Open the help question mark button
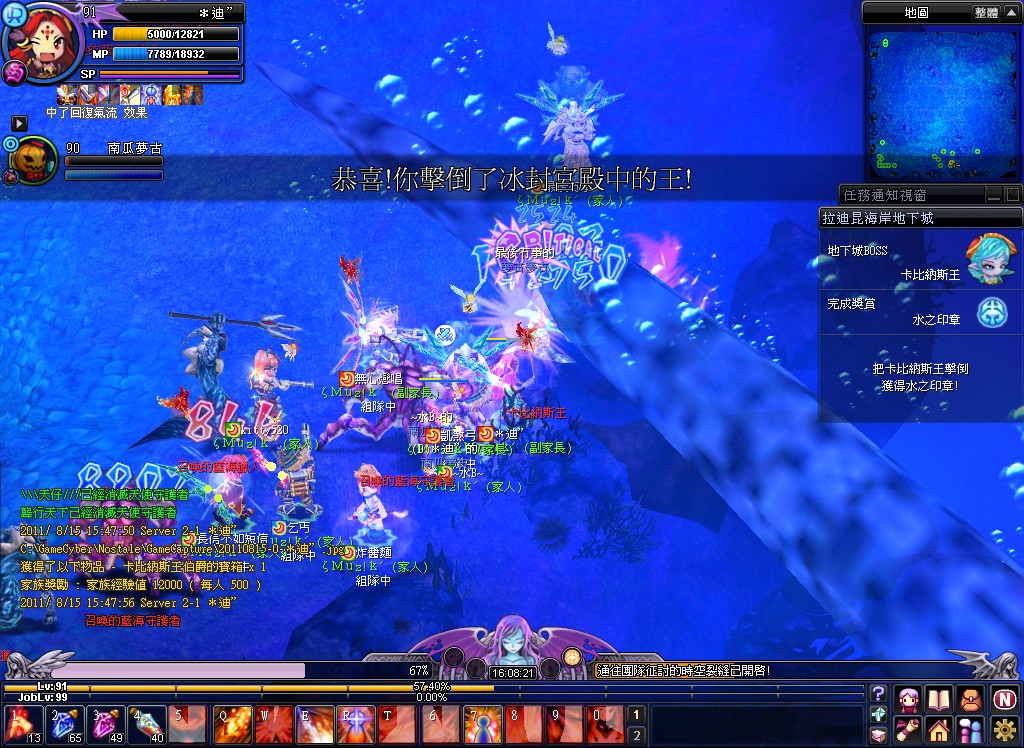The width and height of the screenshot is (1024, 748). point(878,693)
